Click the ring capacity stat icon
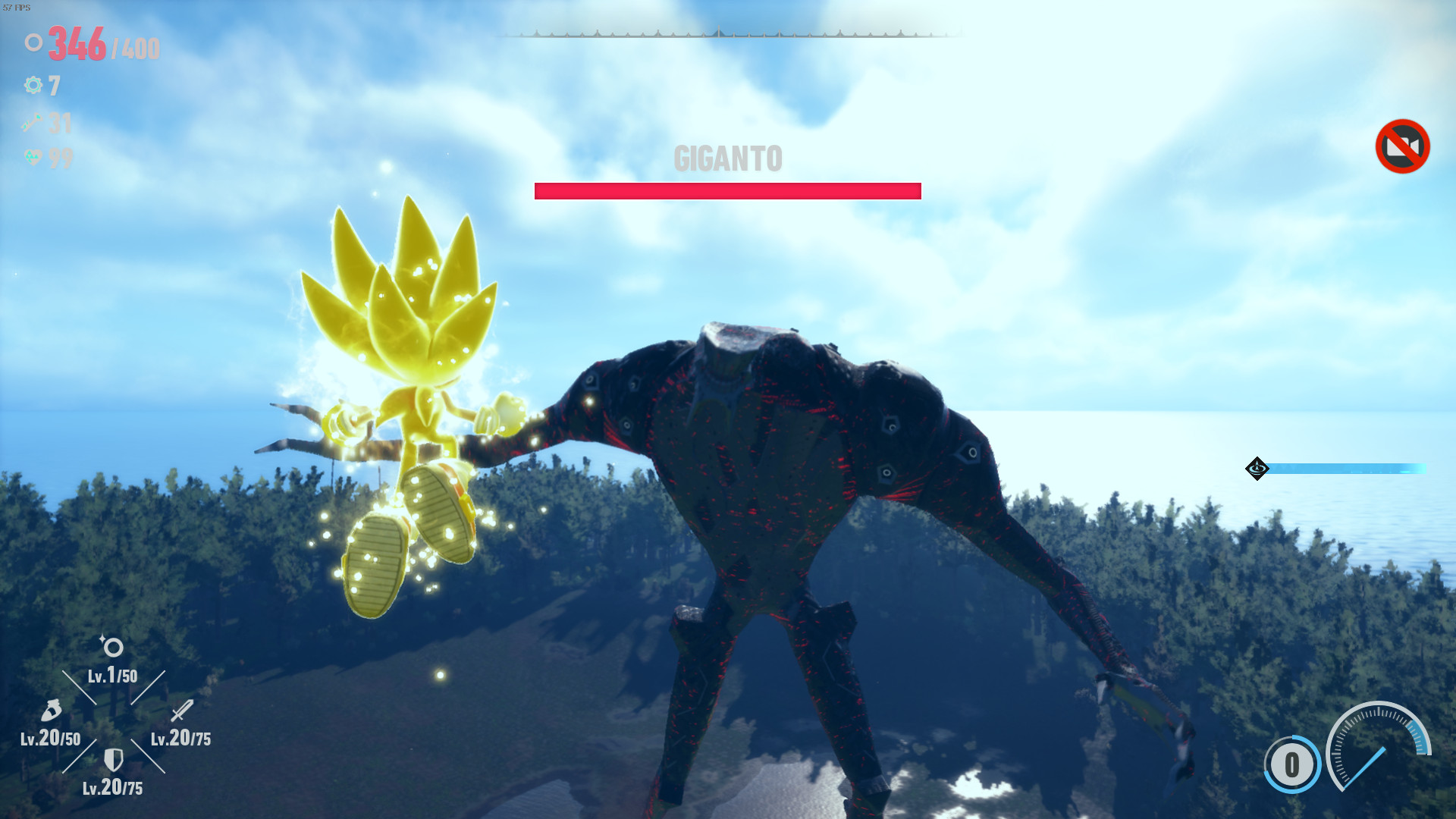This screenshot has height=819, width=1456. click(112, 648)
